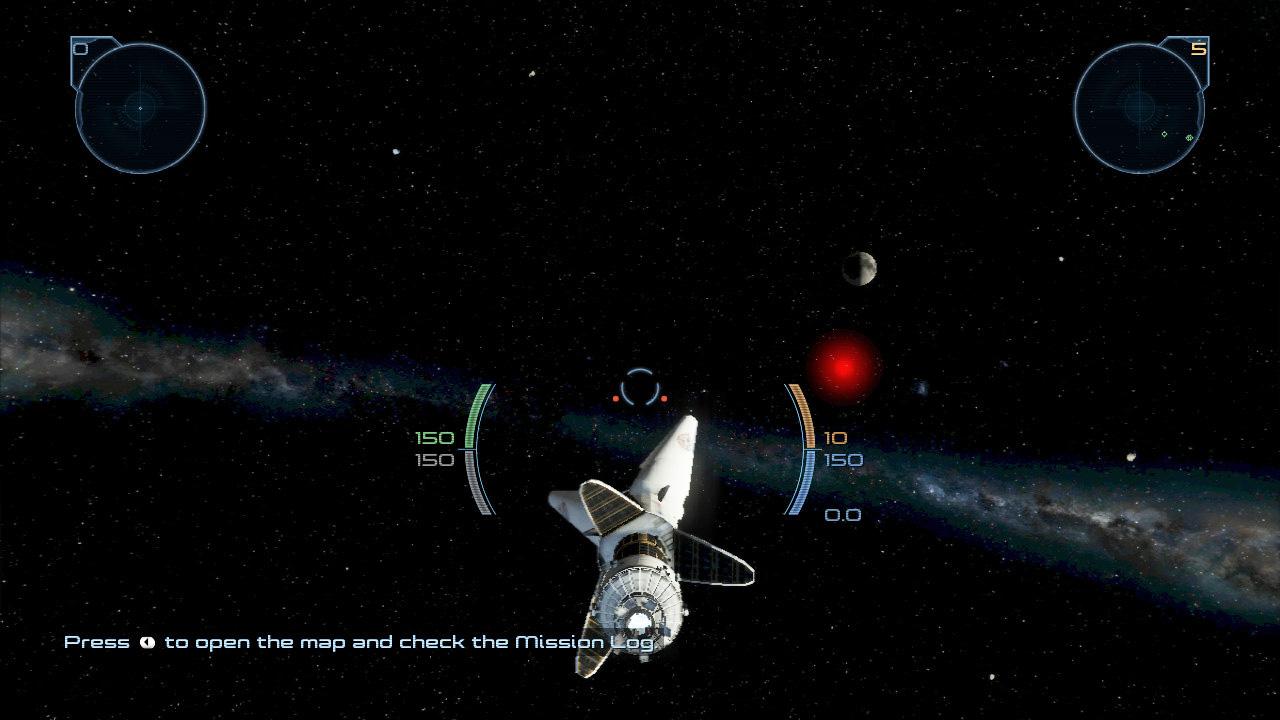Click the green diamond contact on the right radar
1280x720 pixels.
[1164, 133]
